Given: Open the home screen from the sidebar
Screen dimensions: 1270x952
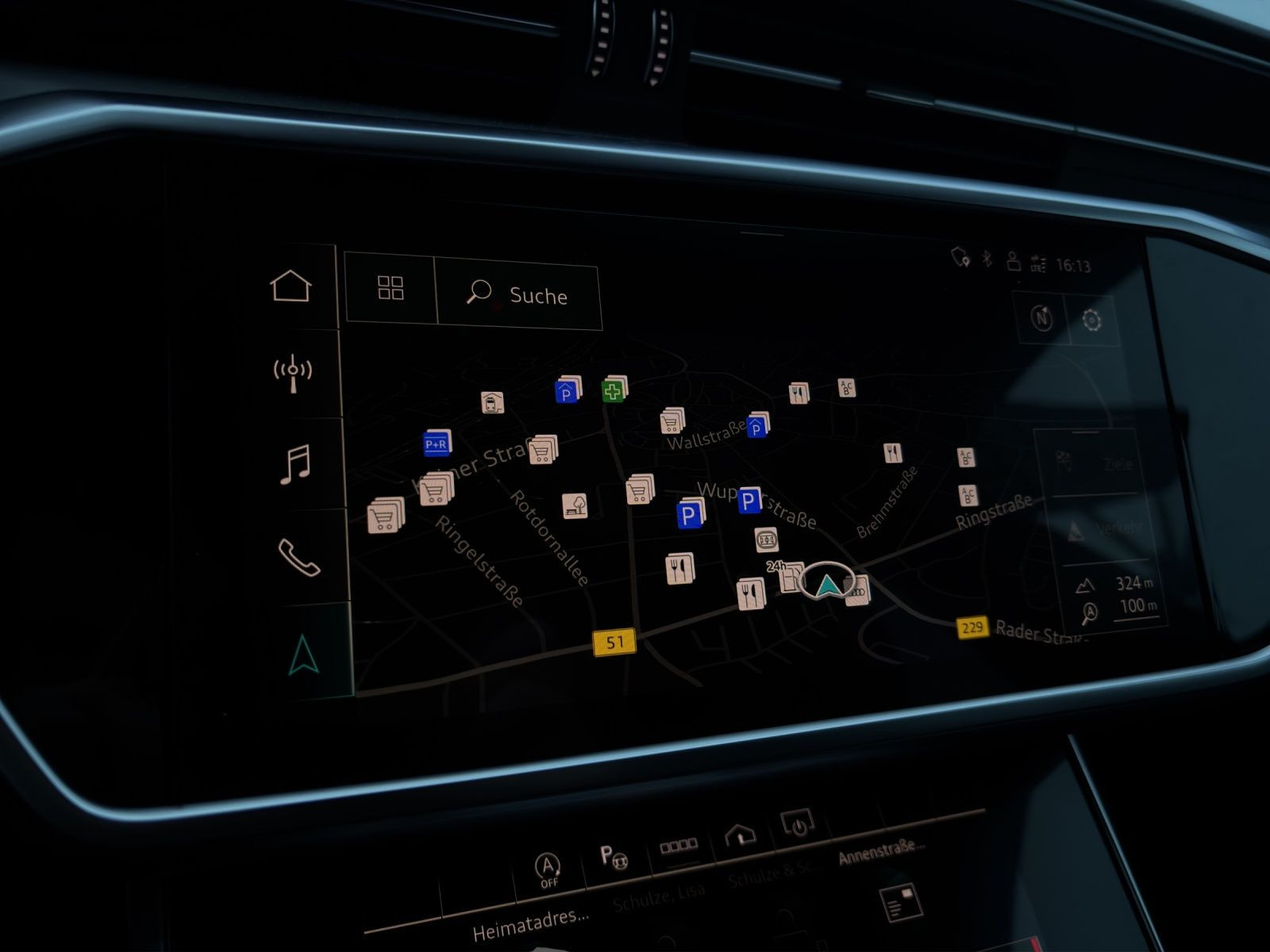Looking at the screenshot, I should (x=291, y=286).
